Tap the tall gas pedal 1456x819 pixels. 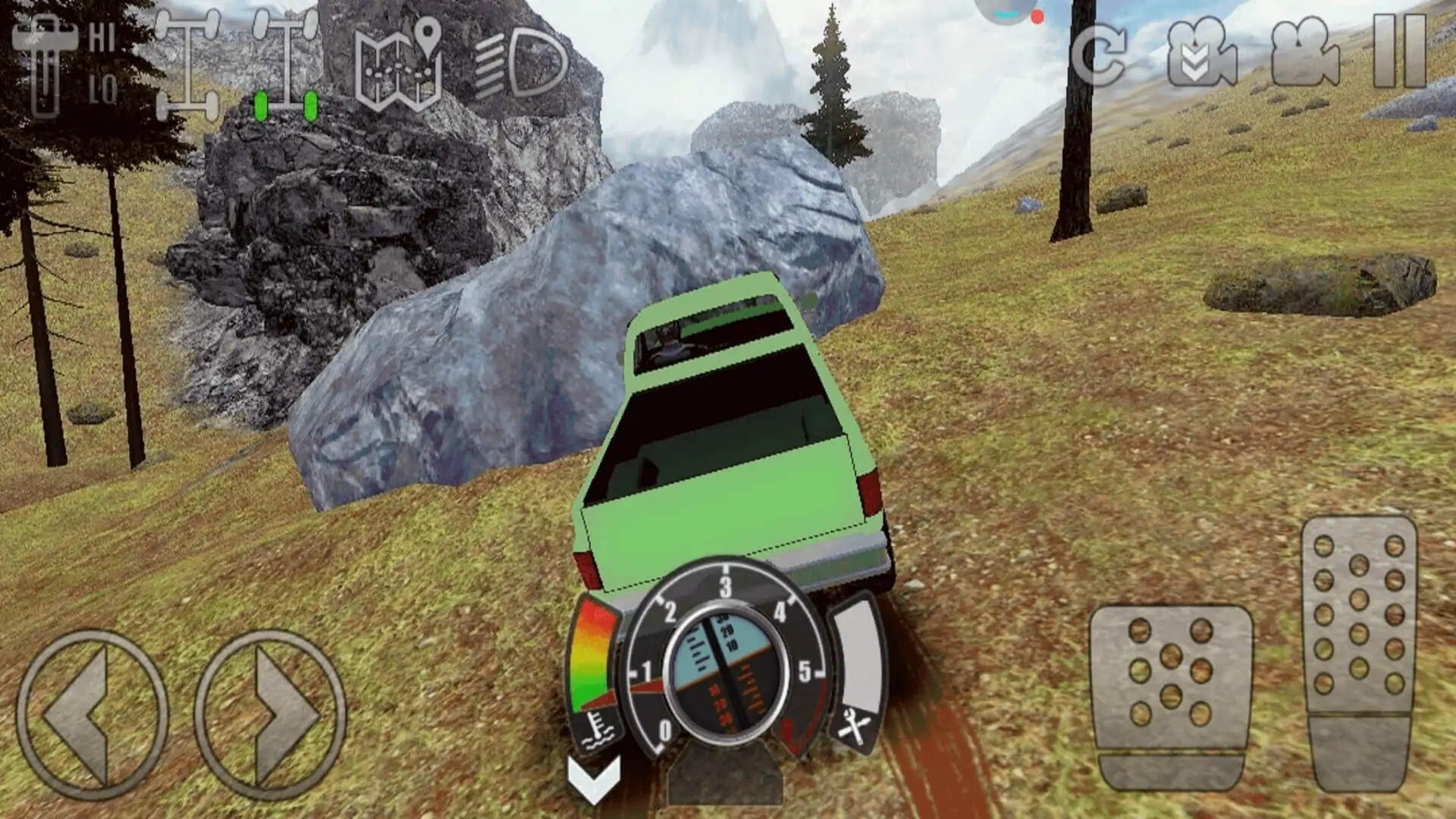[1359, 654]
